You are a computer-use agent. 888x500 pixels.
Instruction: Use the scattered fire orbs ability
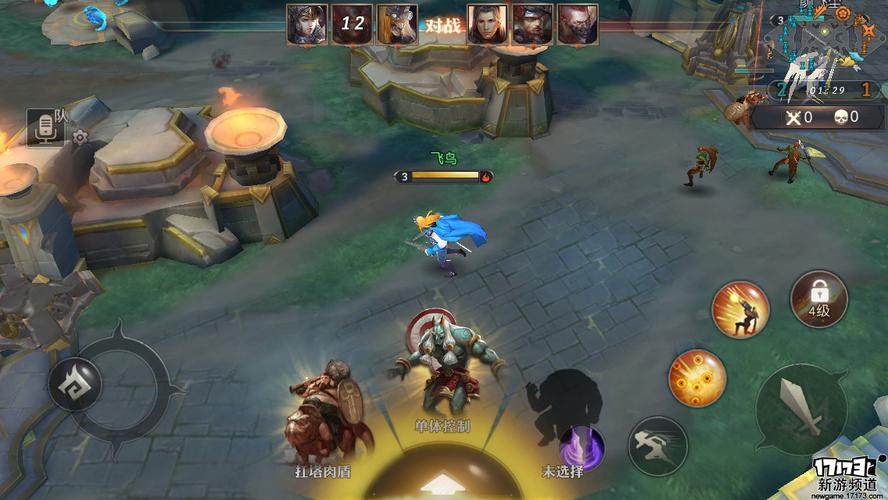[697, 377]
